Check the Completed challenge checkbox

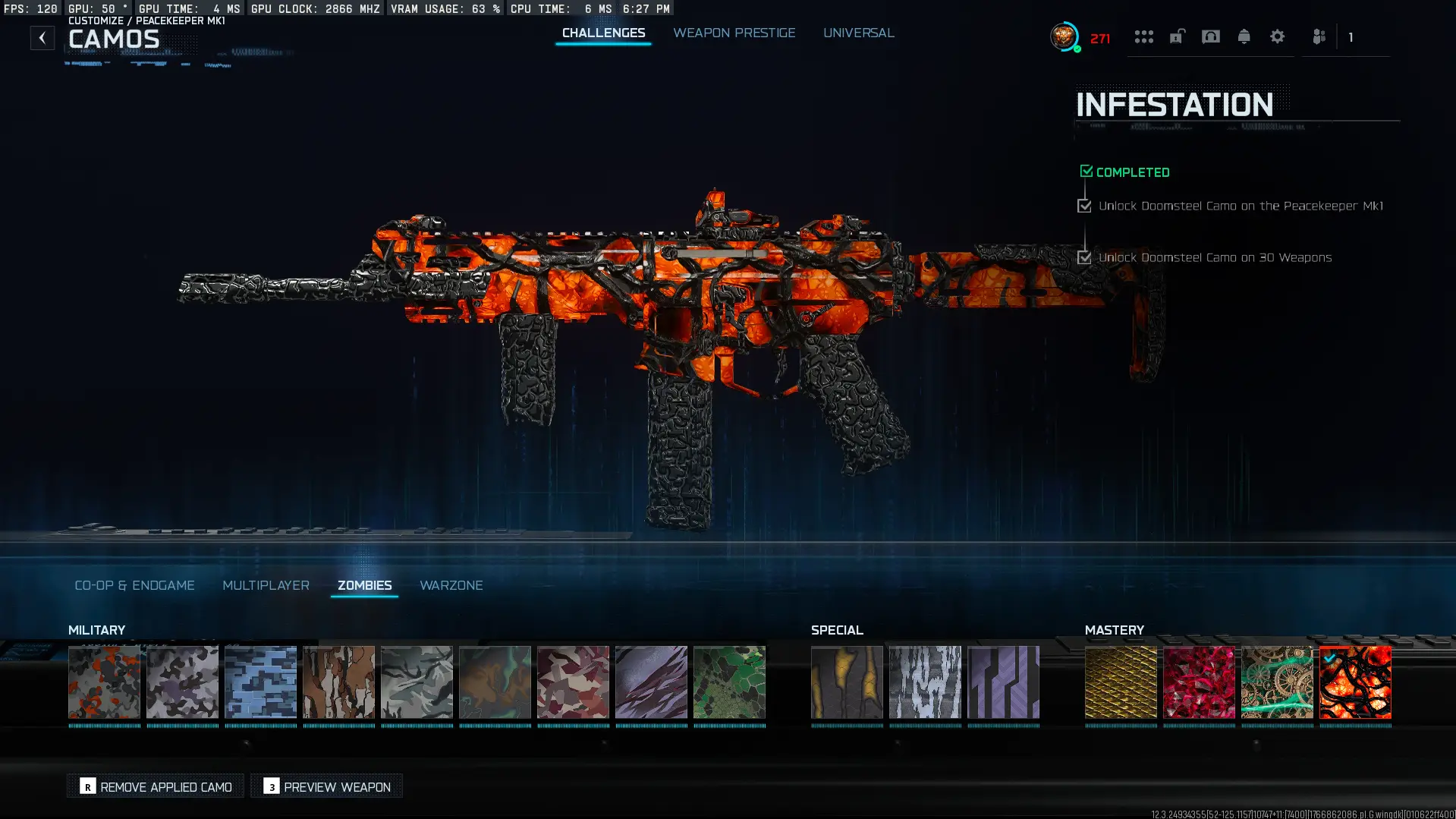click(x=1086, y=170)
